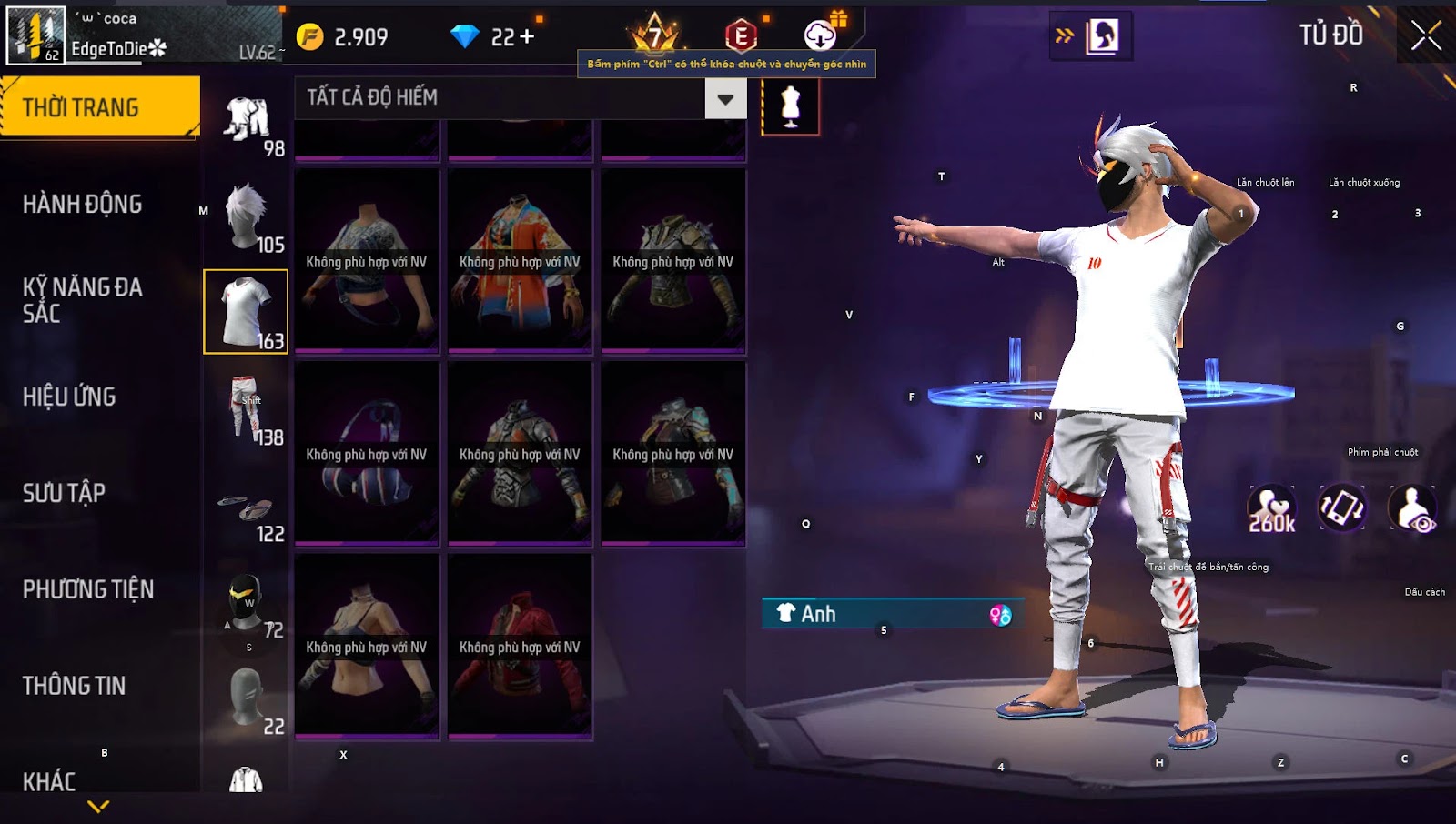Go to Sưu Tập collection

(x=64, y=493)
